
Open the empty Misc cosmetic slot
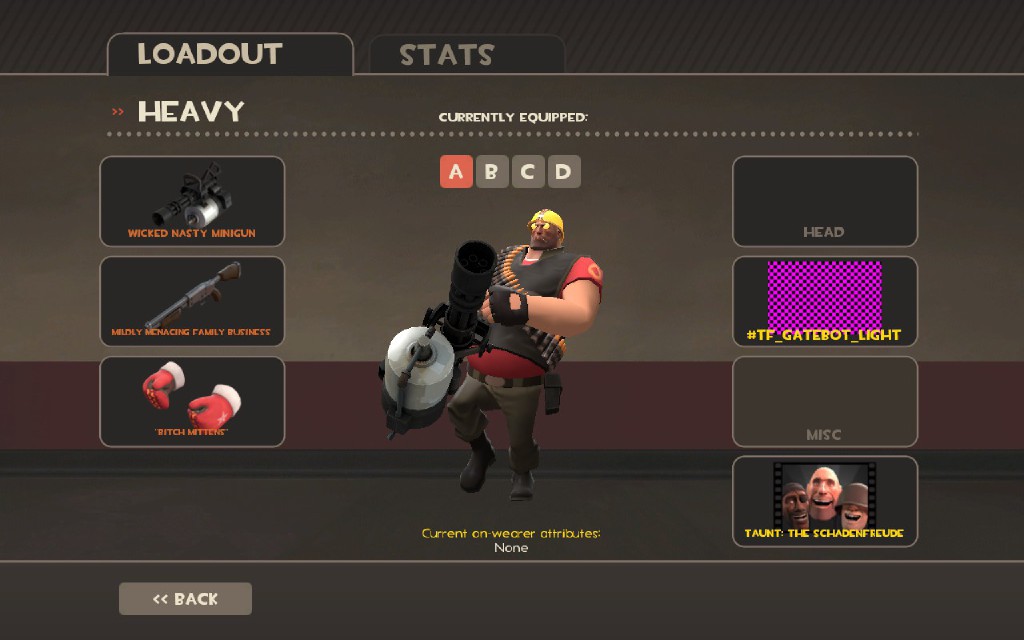[x=824, y=401]
